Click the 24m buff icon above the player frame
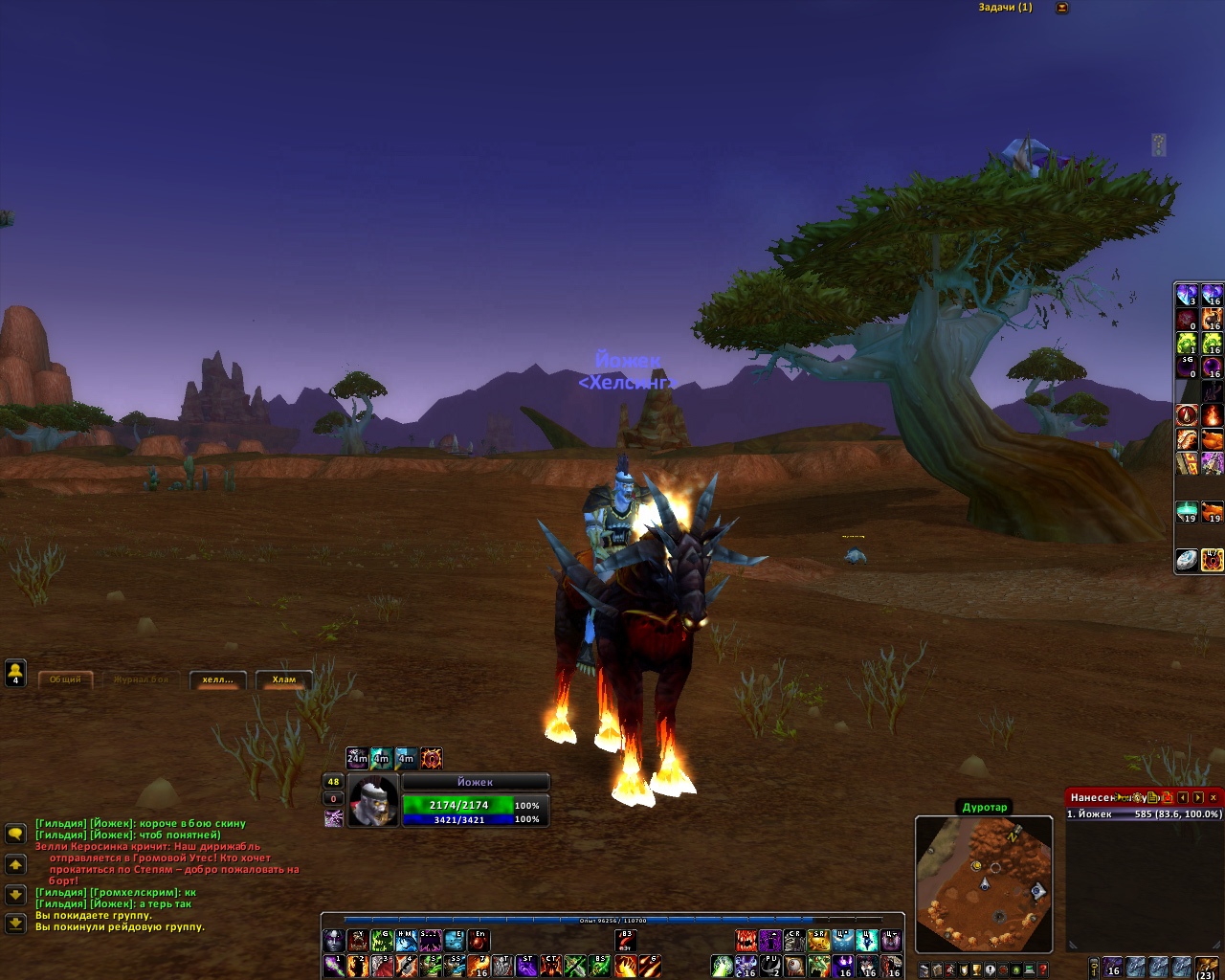 pos(357,759)
